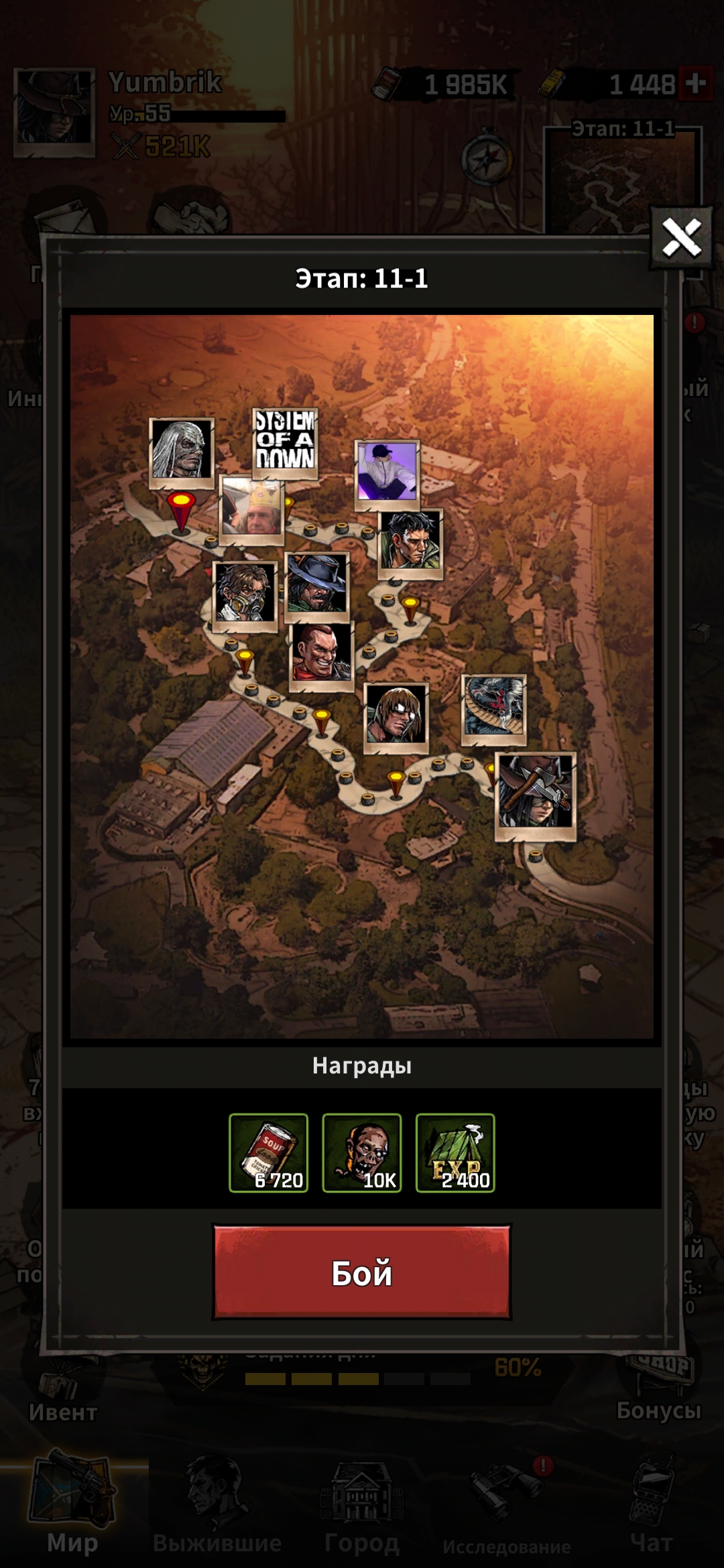Screen dimensions: 724x1568
Task: Select the soup can reward icon
Action: [x=269, y=1153]
